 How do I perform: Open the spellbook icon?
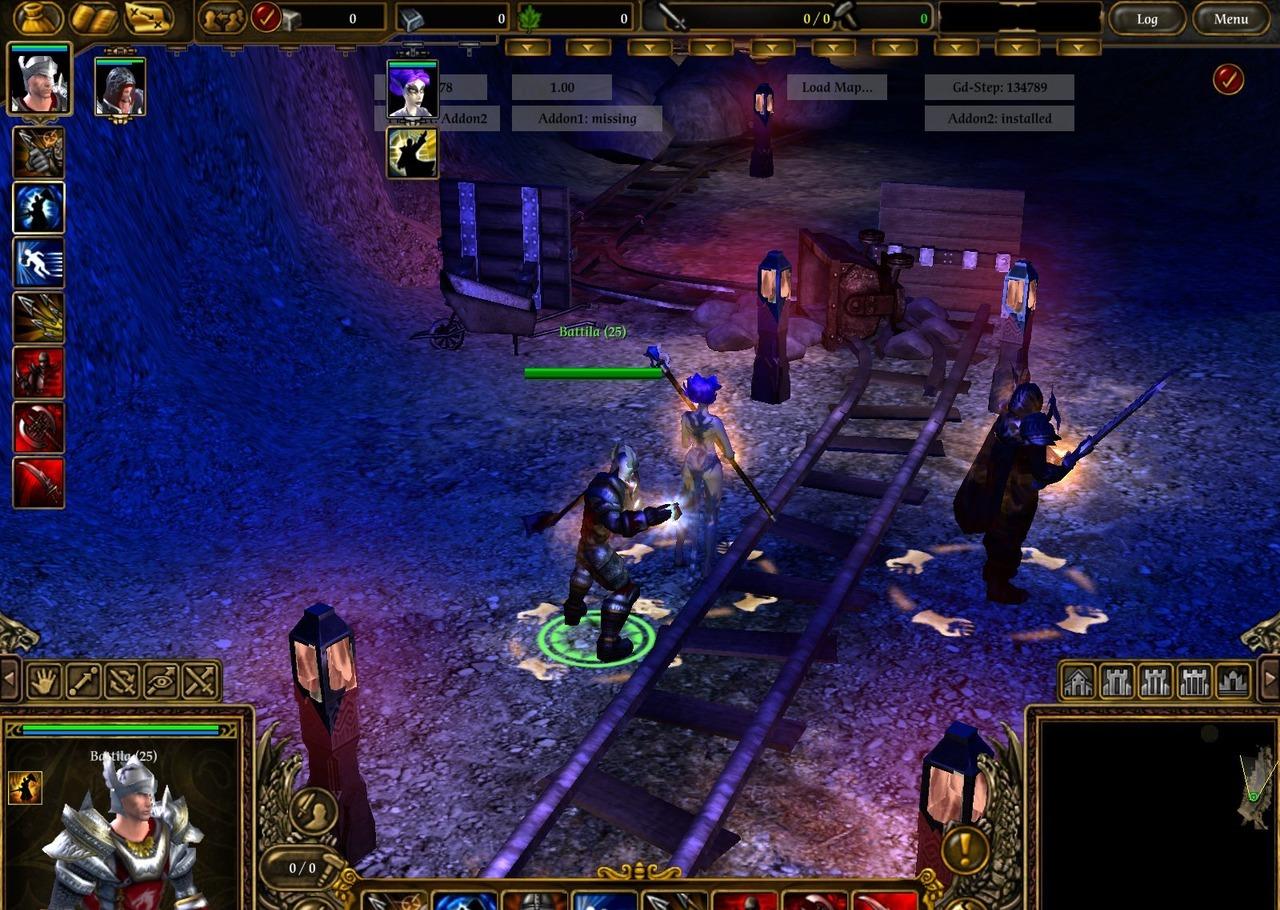93,18
